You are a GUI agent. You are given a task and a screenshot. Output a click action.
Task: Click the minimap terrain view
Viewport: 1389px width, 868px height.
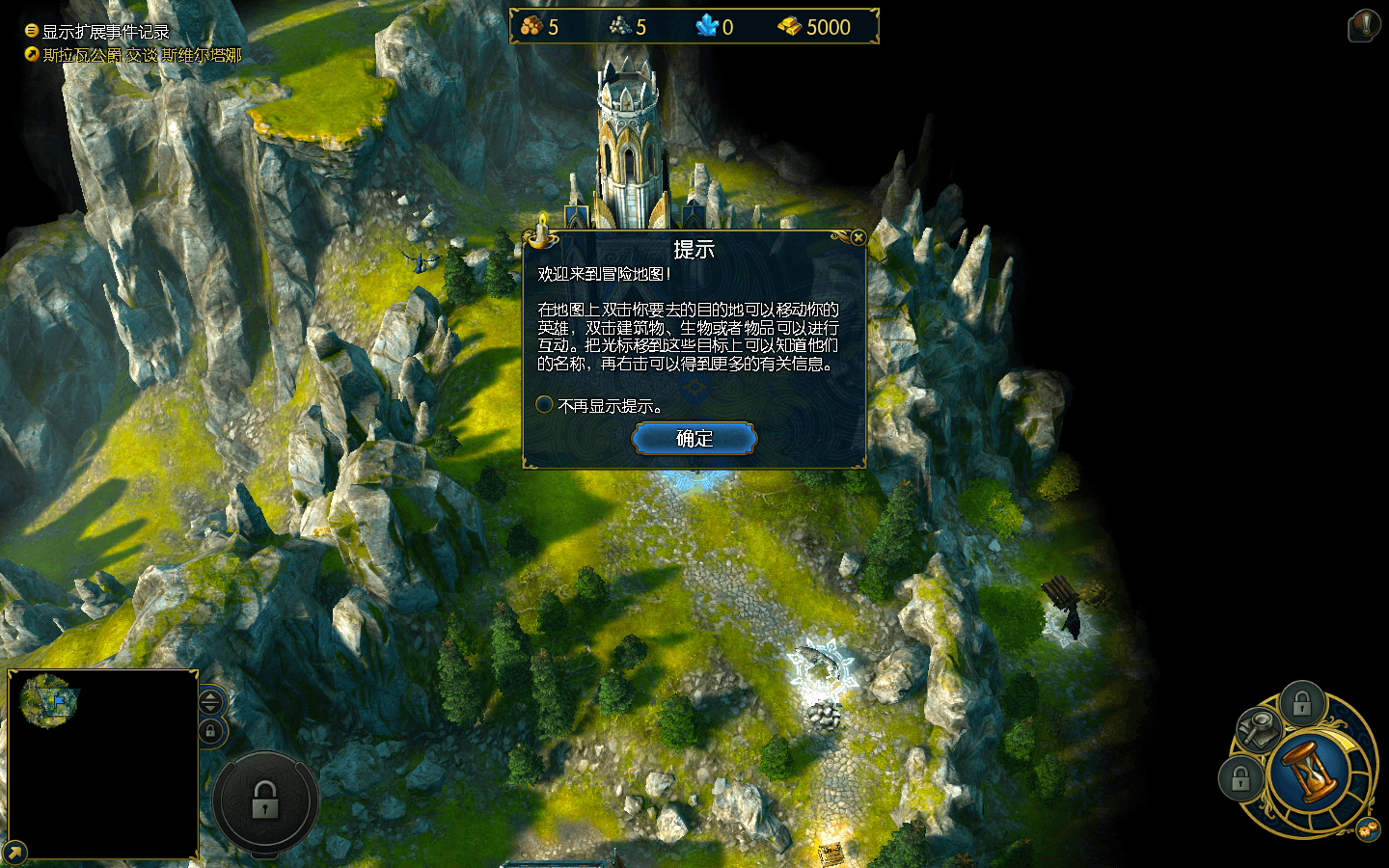point(50,699)
